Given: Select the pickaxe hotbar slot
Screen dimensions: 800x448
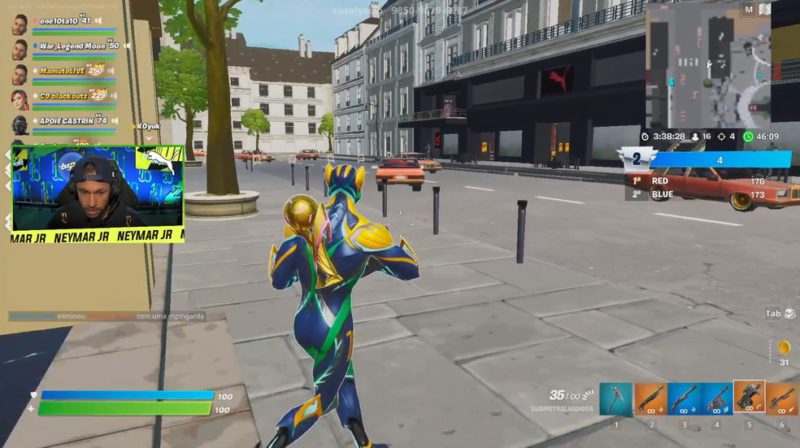Looking at the screenshot, I should click(x=616, y=398).
